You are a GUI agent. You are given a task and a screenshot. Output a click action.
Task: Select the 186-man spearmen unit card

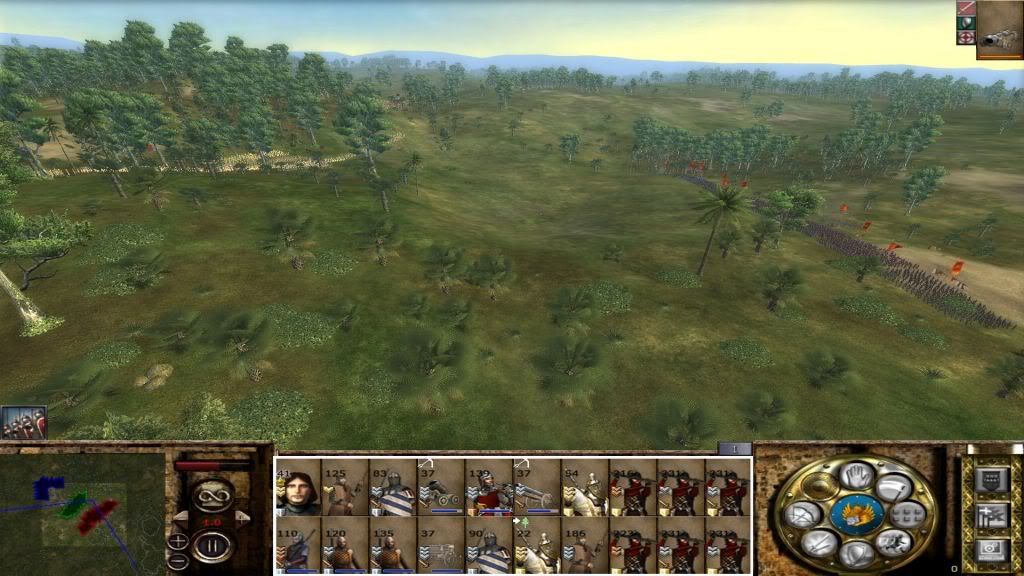585,546
